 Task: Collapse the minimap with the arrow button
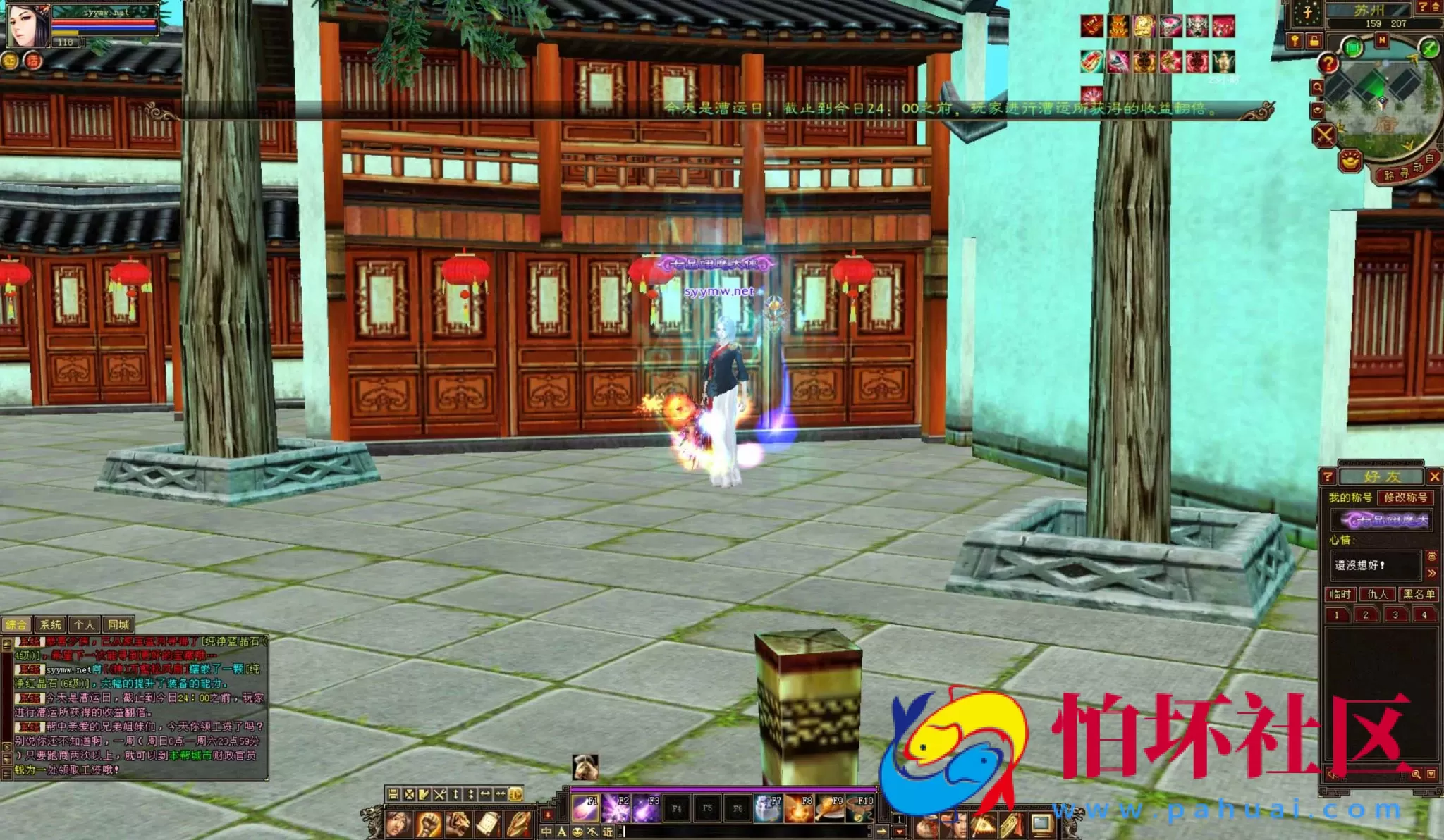click(1435, 8)
